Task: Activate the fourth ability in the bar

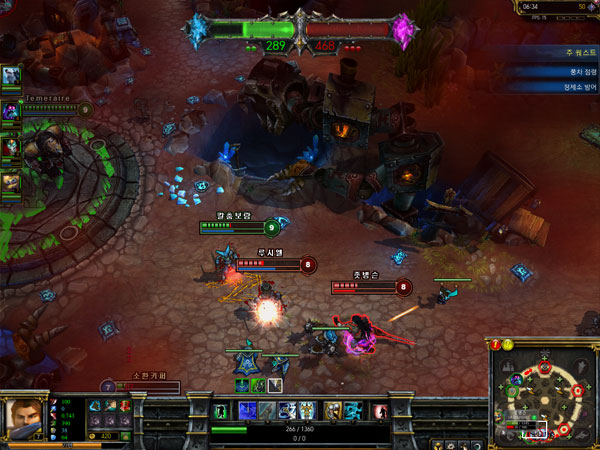Action: point(309,411)
